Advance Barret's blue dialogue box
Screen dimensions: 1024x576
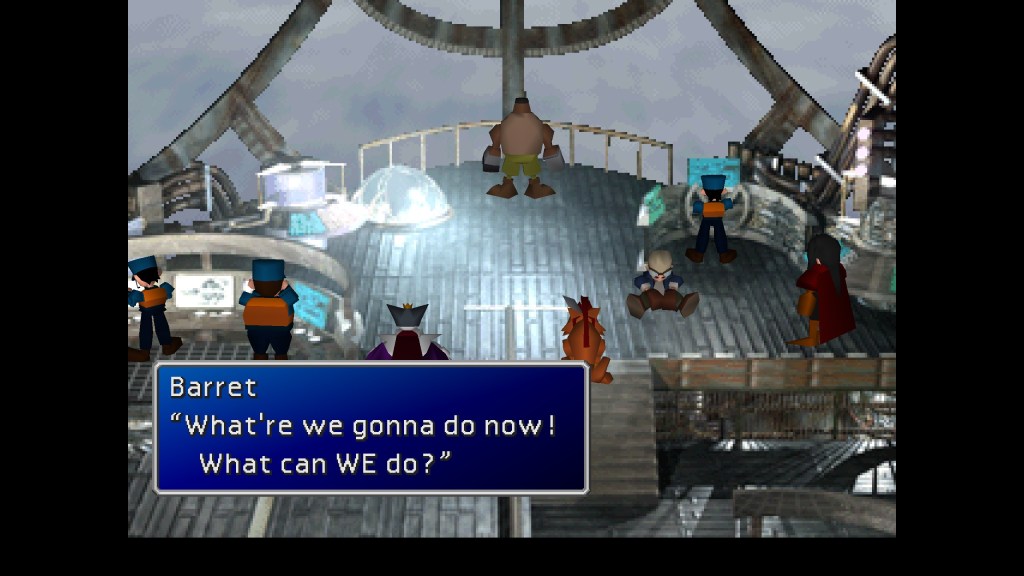(x=370, y=428)
